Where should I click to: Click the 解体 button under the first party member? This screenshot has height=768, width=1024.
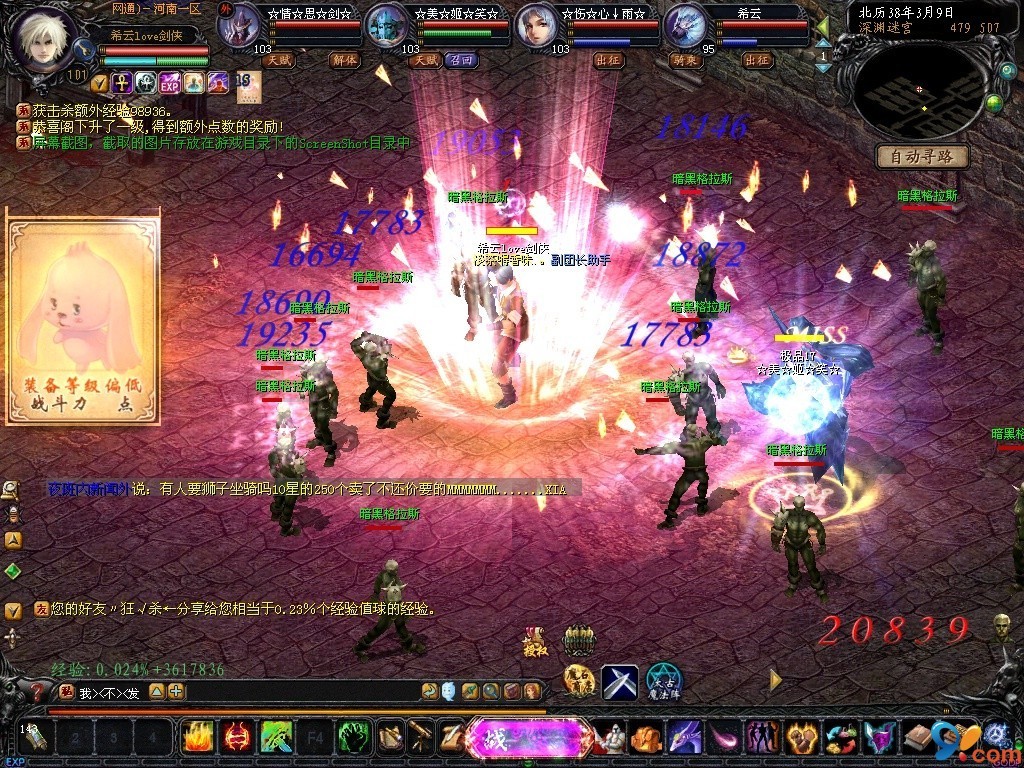[x=344, y=60]
